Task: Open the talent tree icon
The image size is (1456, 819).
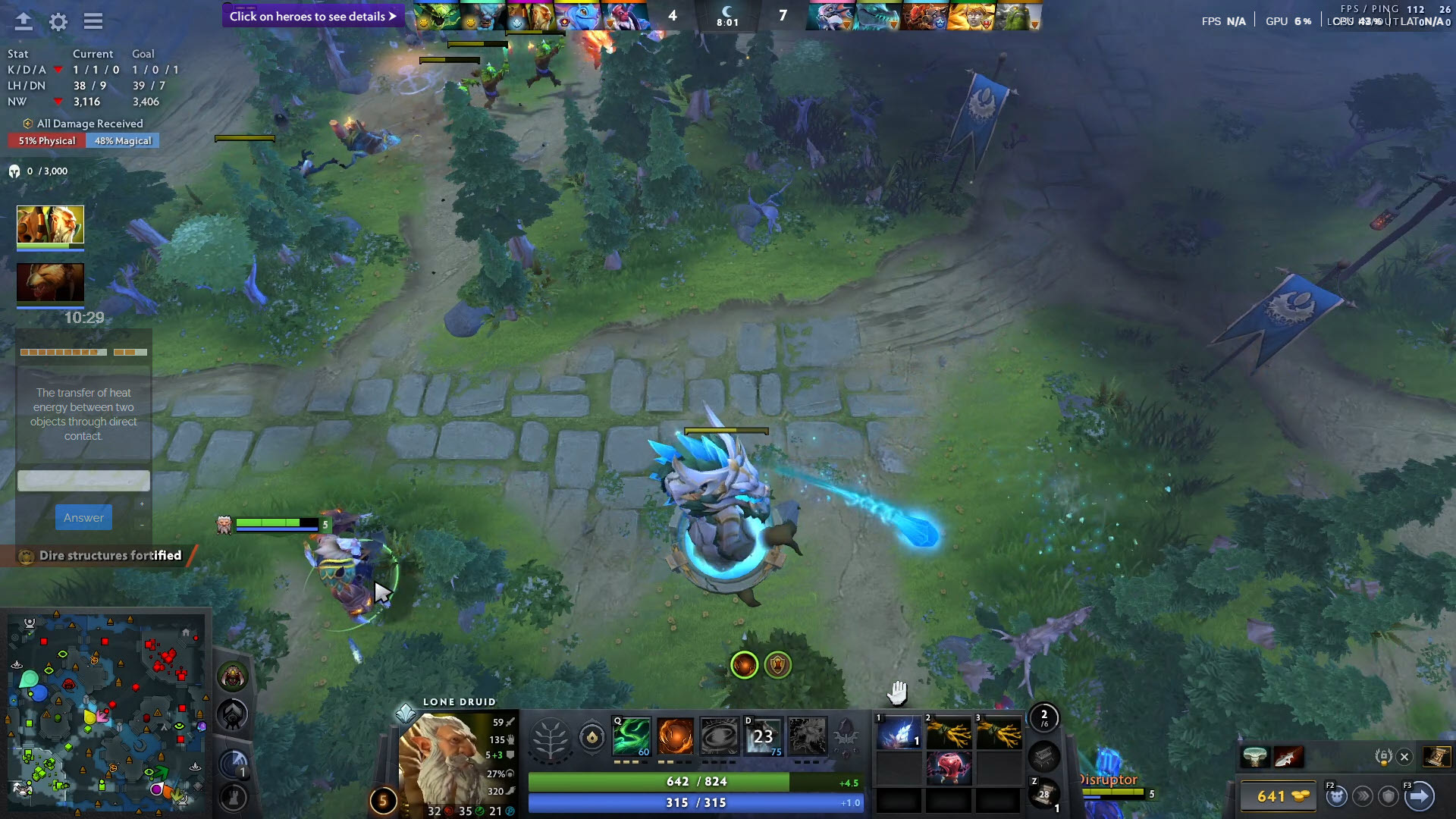Action: pyautogui.click(x=551, y=737)
